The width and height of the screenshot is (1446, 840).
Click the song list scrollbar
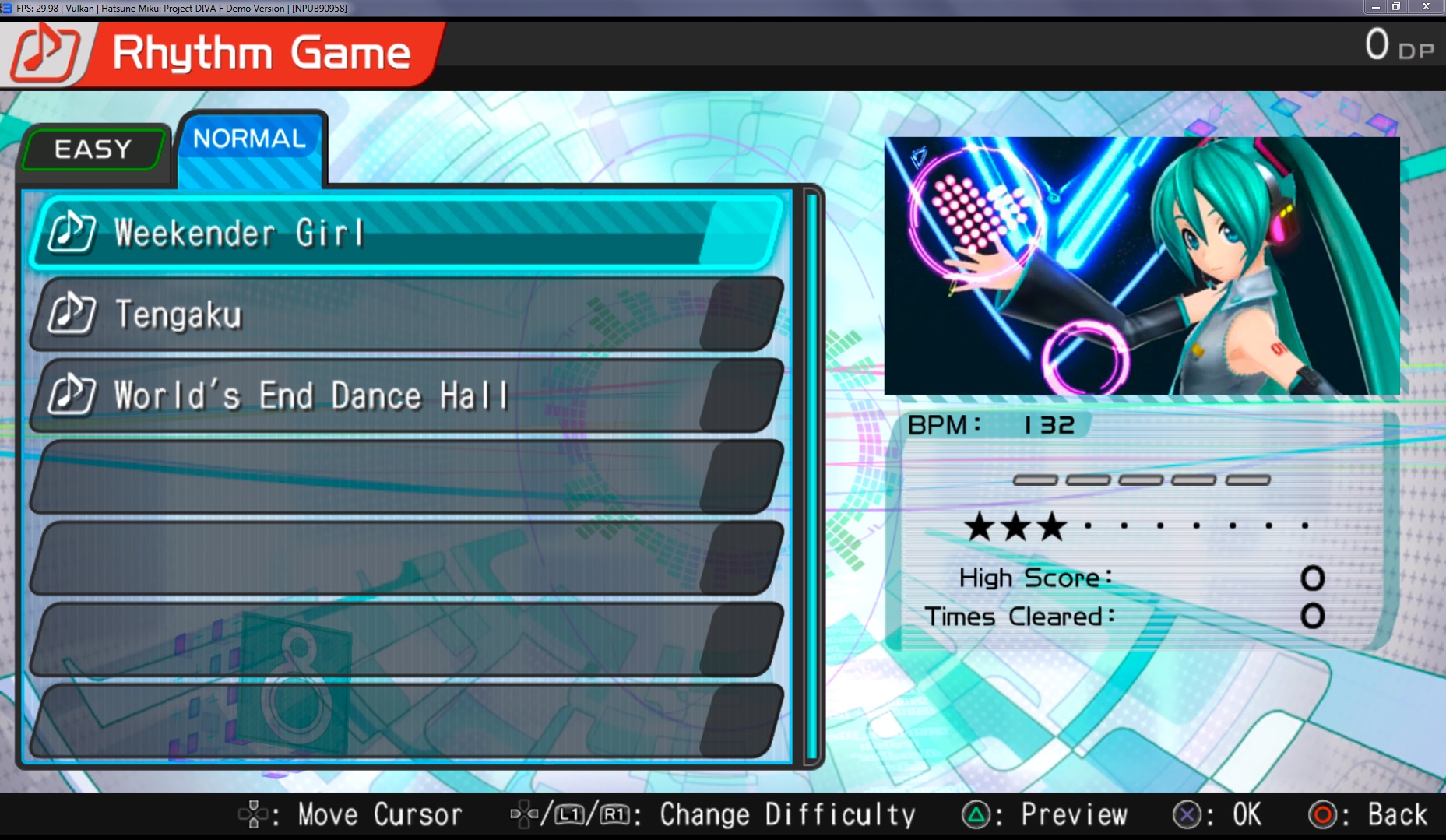pos(811,475)
